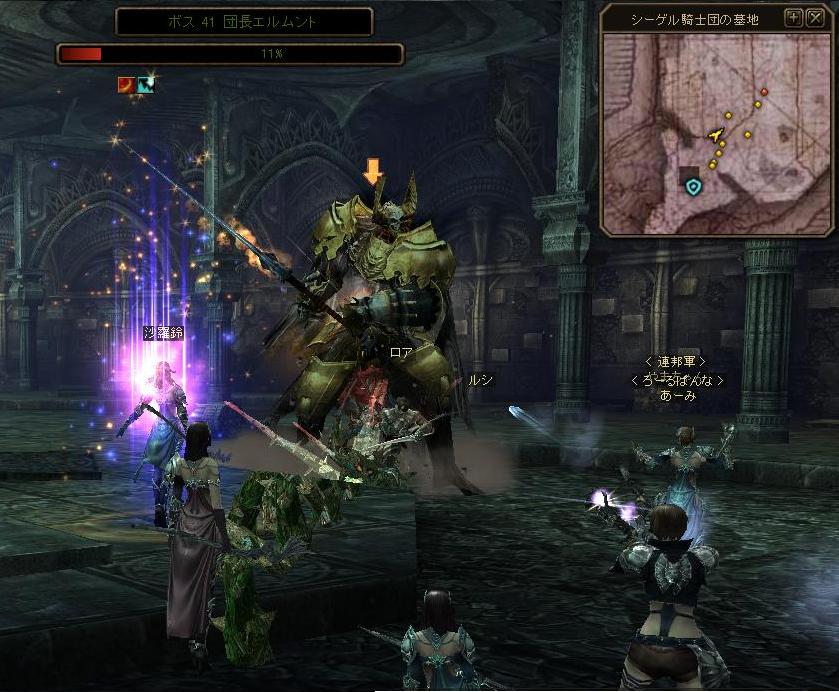Click the yellow player arrow on the minimap
The height and width of the screenshot is (692, 839).
point(716,134)
